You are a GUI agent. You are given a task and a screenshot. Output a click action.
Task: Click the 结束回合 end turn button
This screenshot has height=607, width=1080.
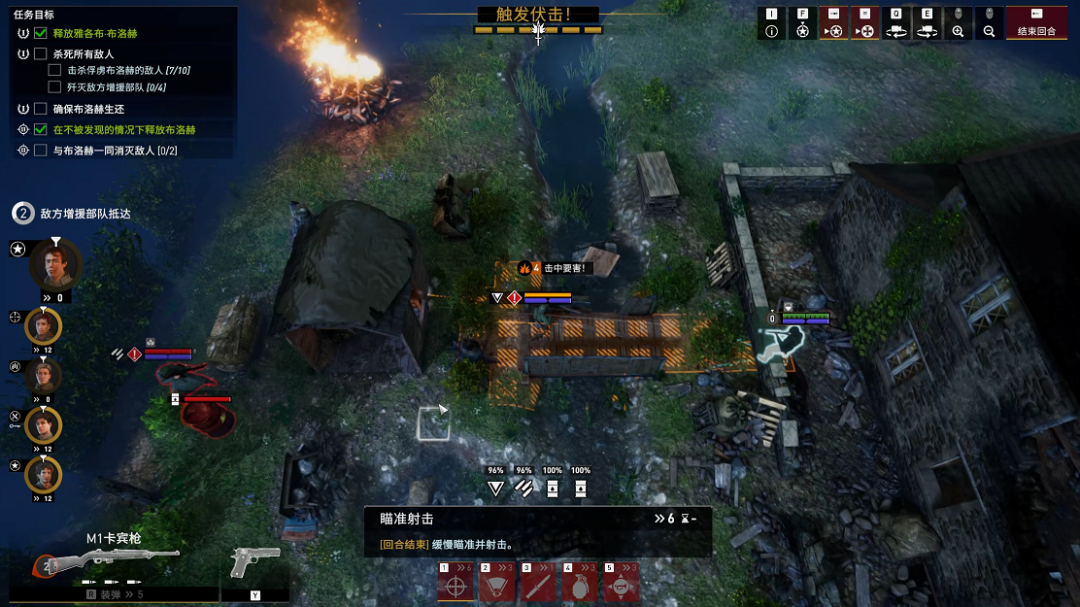[x=1036, y=24]
